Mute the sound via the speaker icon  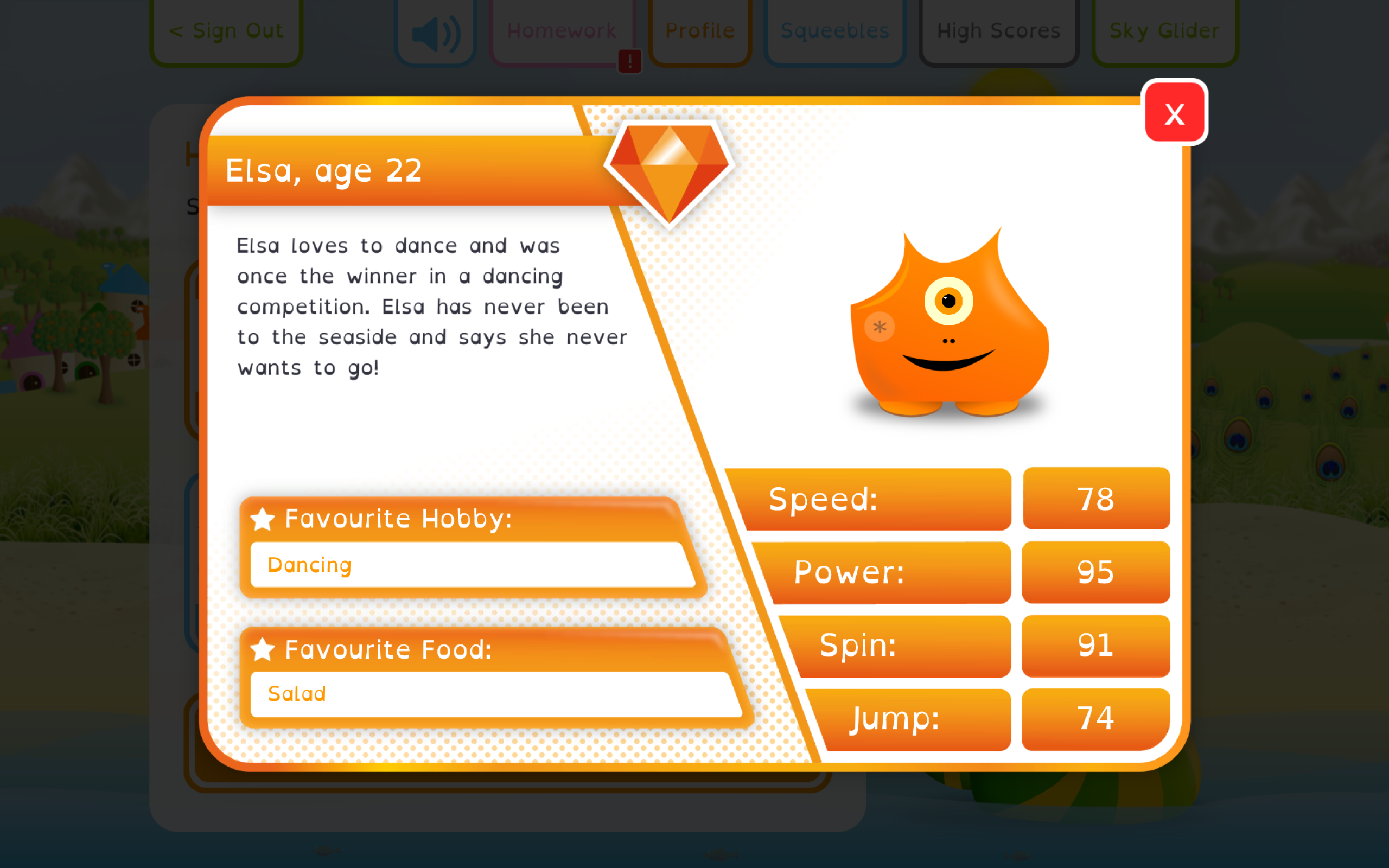(x=436, y=33)
